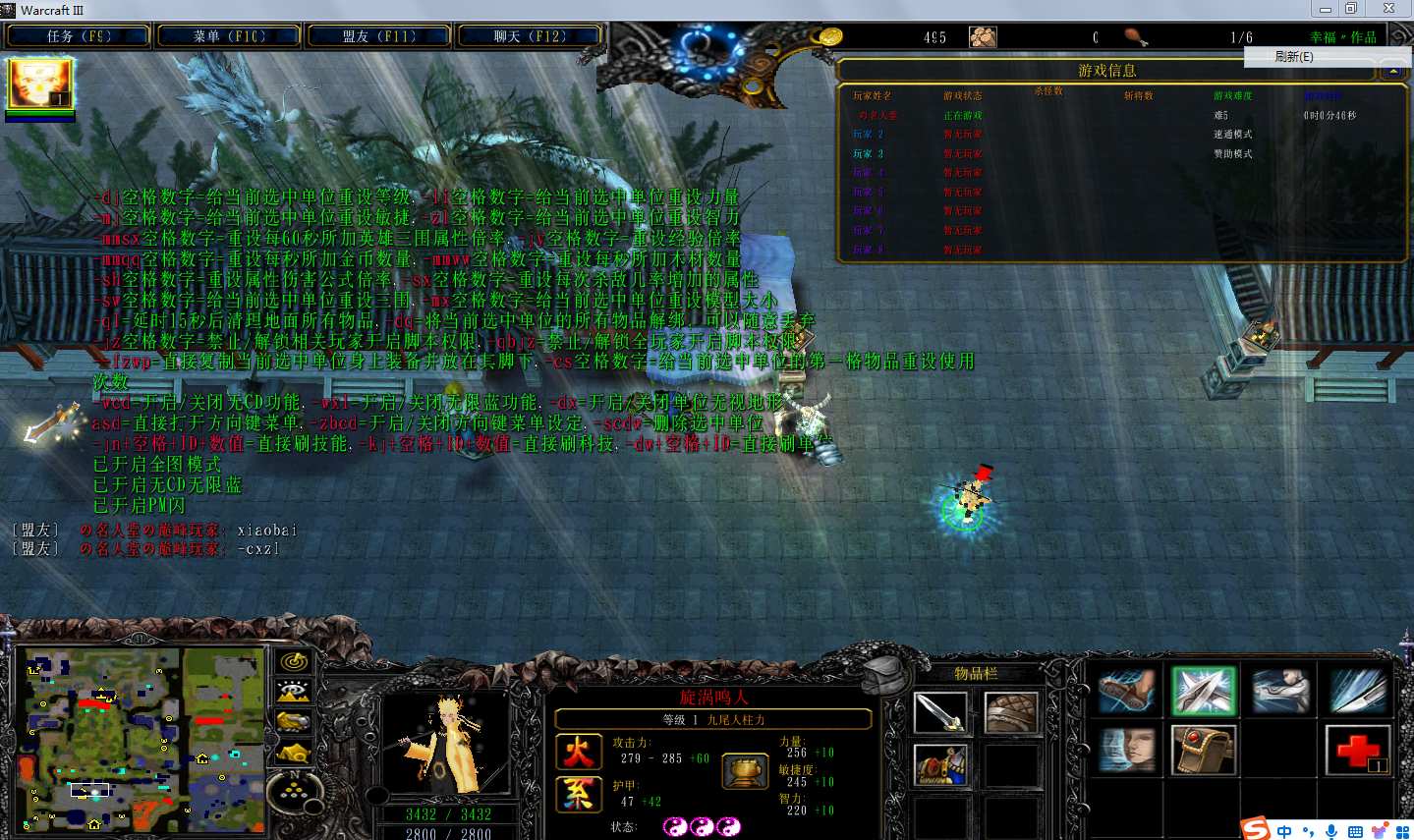Open the 盟友 (F11) allies menu
The height and width of the screenshot is (840, 1414).
coord(379,36)
